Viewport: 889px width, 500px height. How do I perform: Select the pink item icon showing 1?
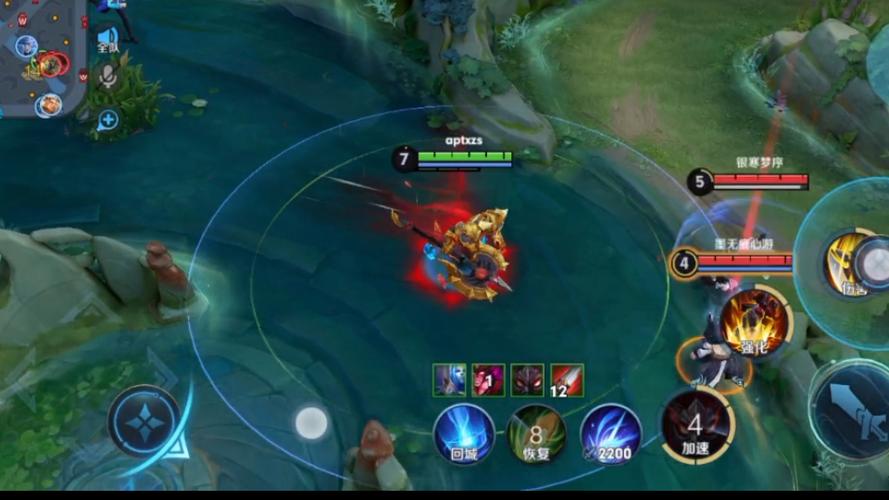pos(488,380)
